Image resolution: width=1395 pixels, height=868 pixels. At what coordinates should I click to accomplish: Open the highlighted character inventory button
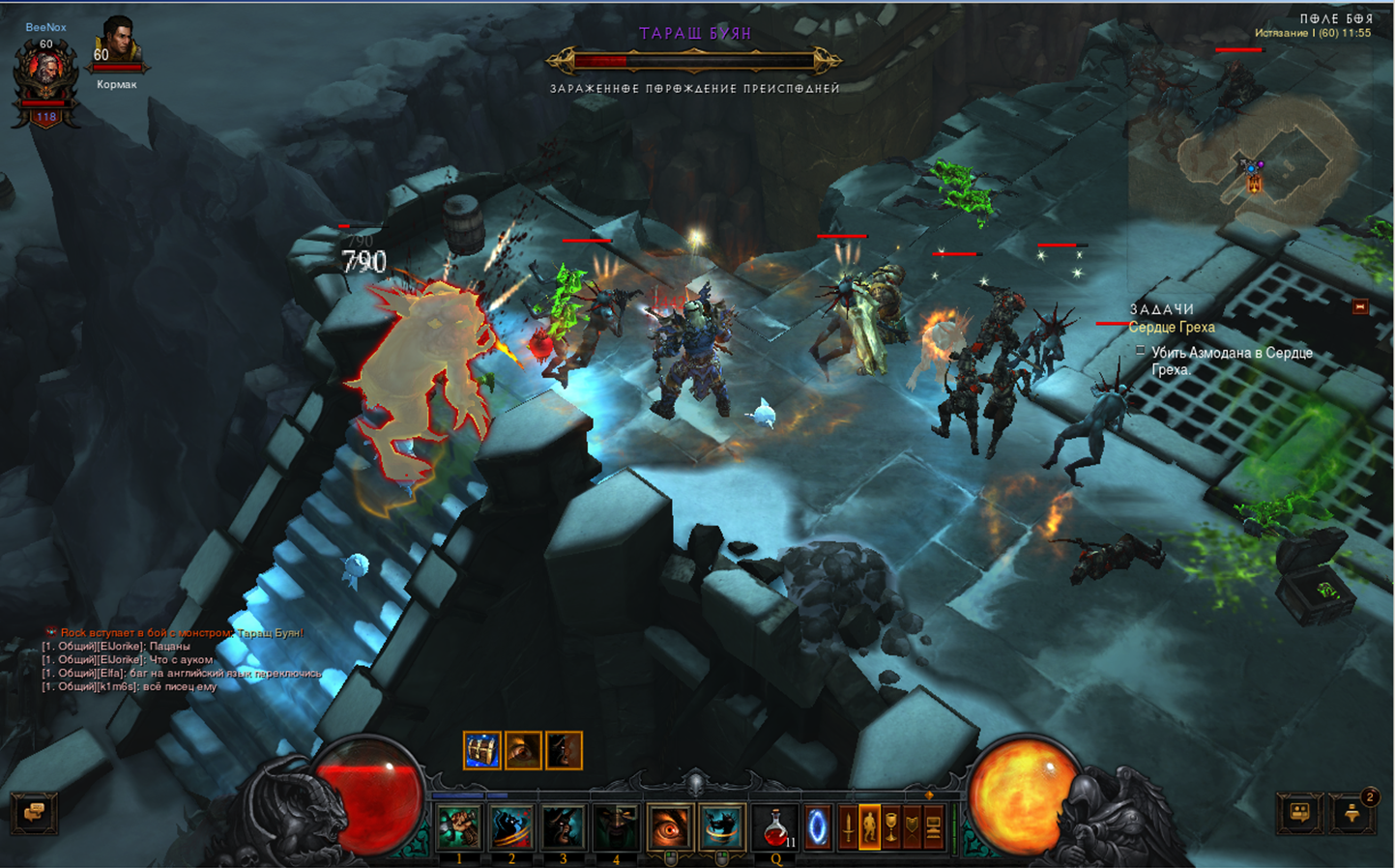coord(869,827)
